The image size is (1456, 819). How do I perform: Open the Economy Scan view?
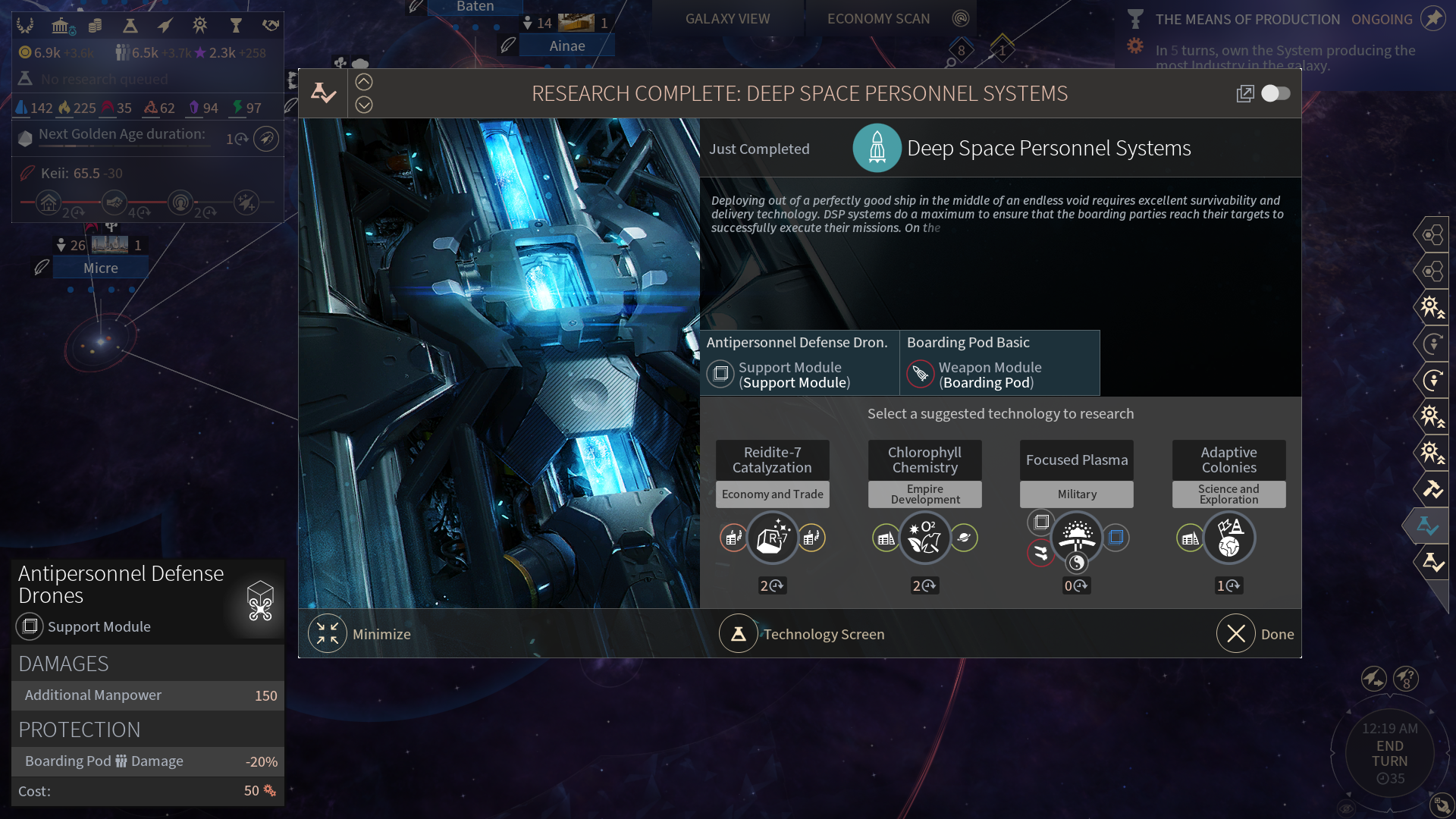(x=878, y=18)
